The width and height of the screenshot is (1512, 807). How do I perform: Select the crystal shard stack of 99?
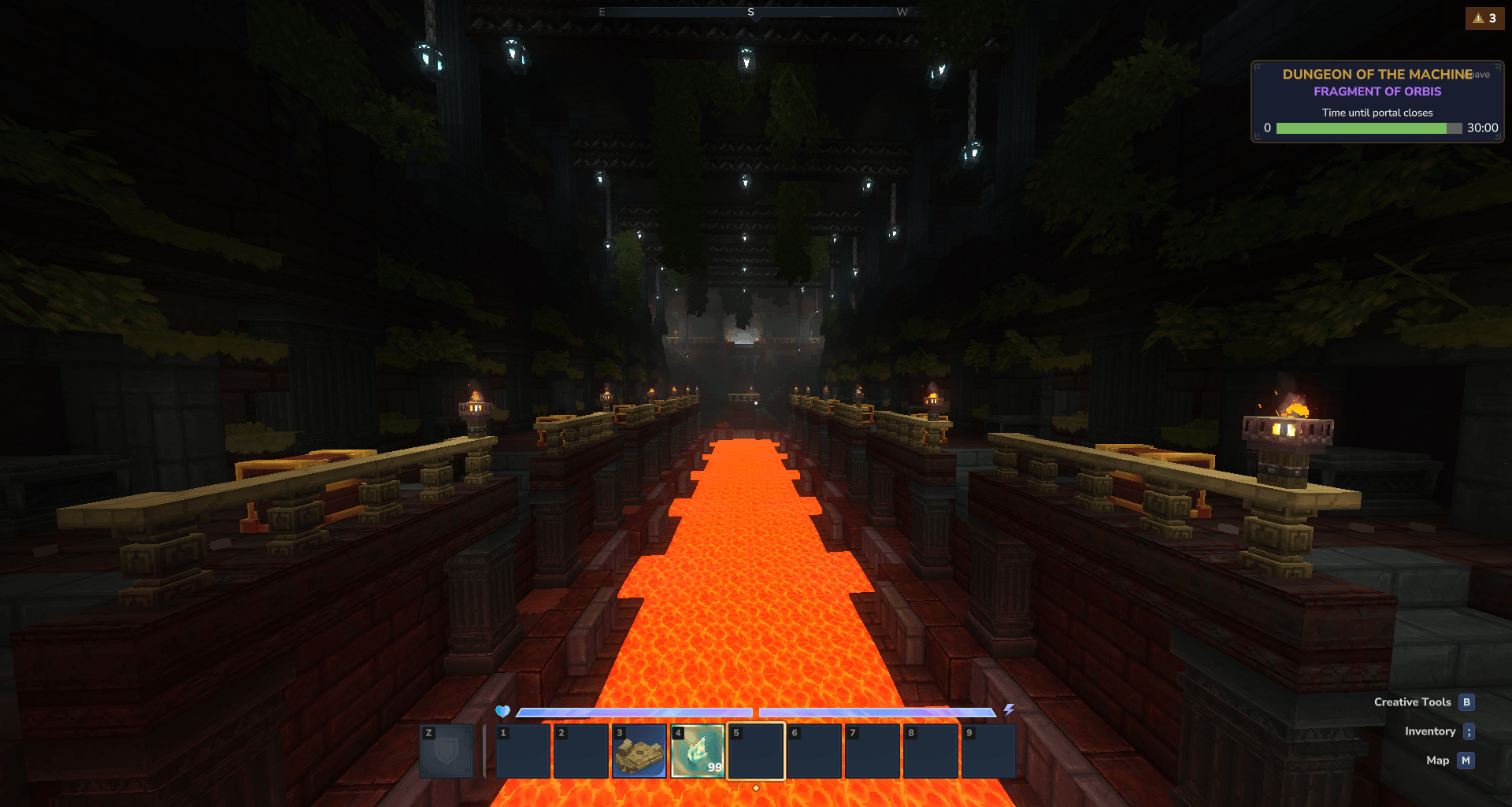click(698, 751)
